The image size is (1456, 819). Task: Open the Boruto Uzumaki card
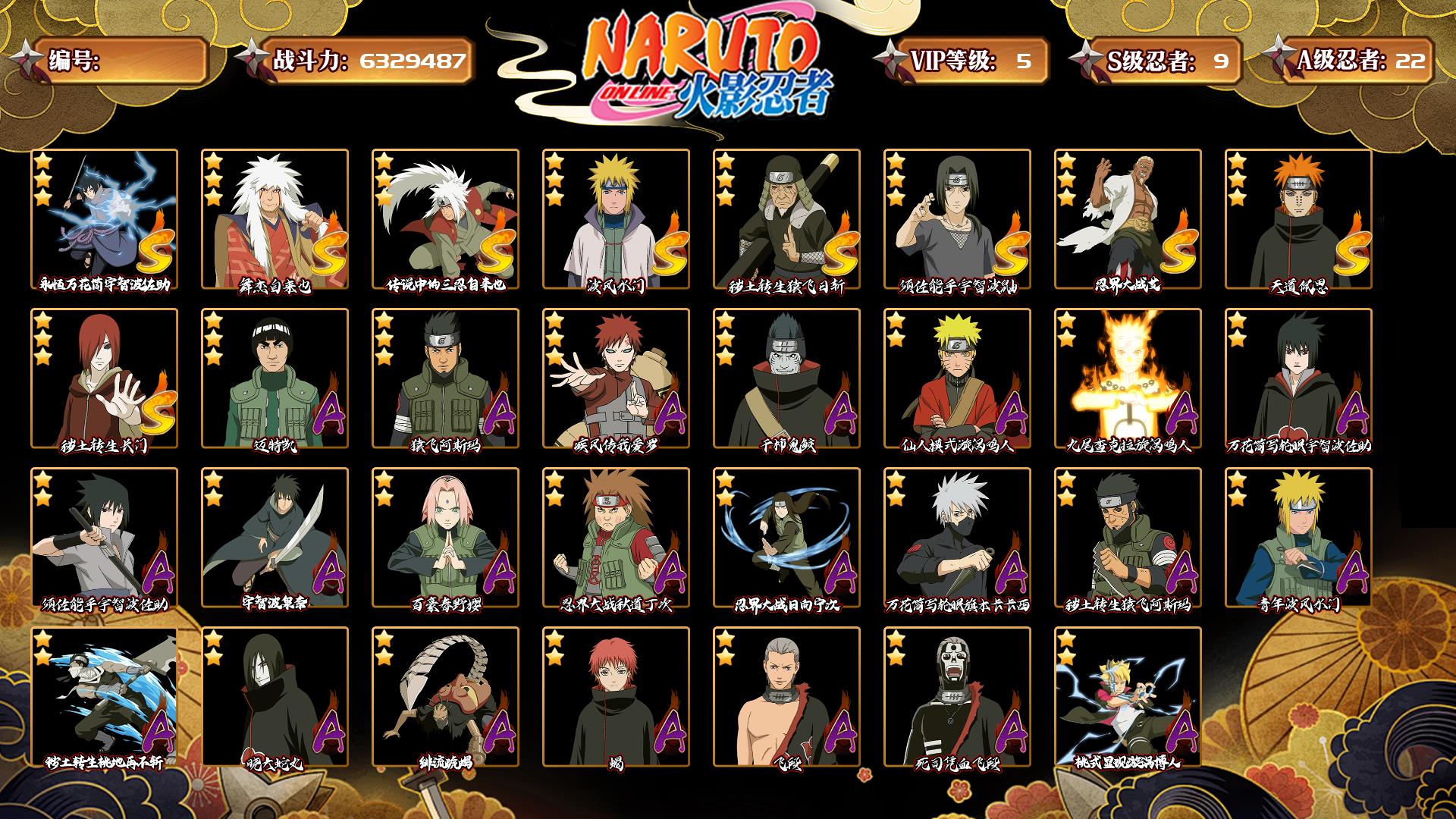click(1128, 696)
